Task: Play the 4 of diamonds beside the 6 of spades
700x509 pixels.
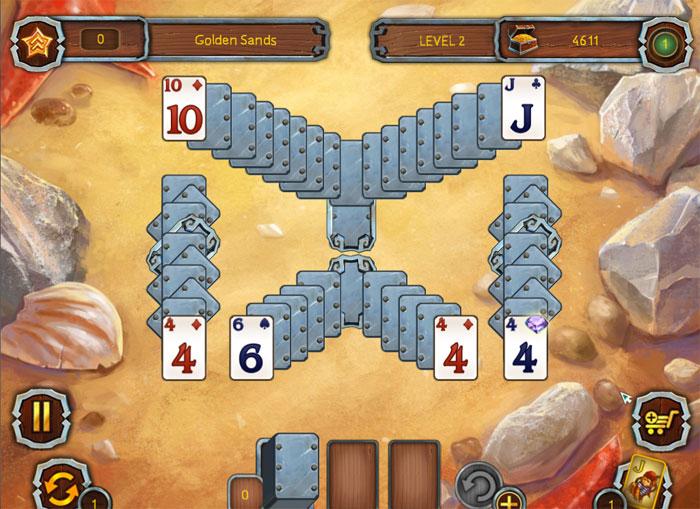Action: (184, 347)
